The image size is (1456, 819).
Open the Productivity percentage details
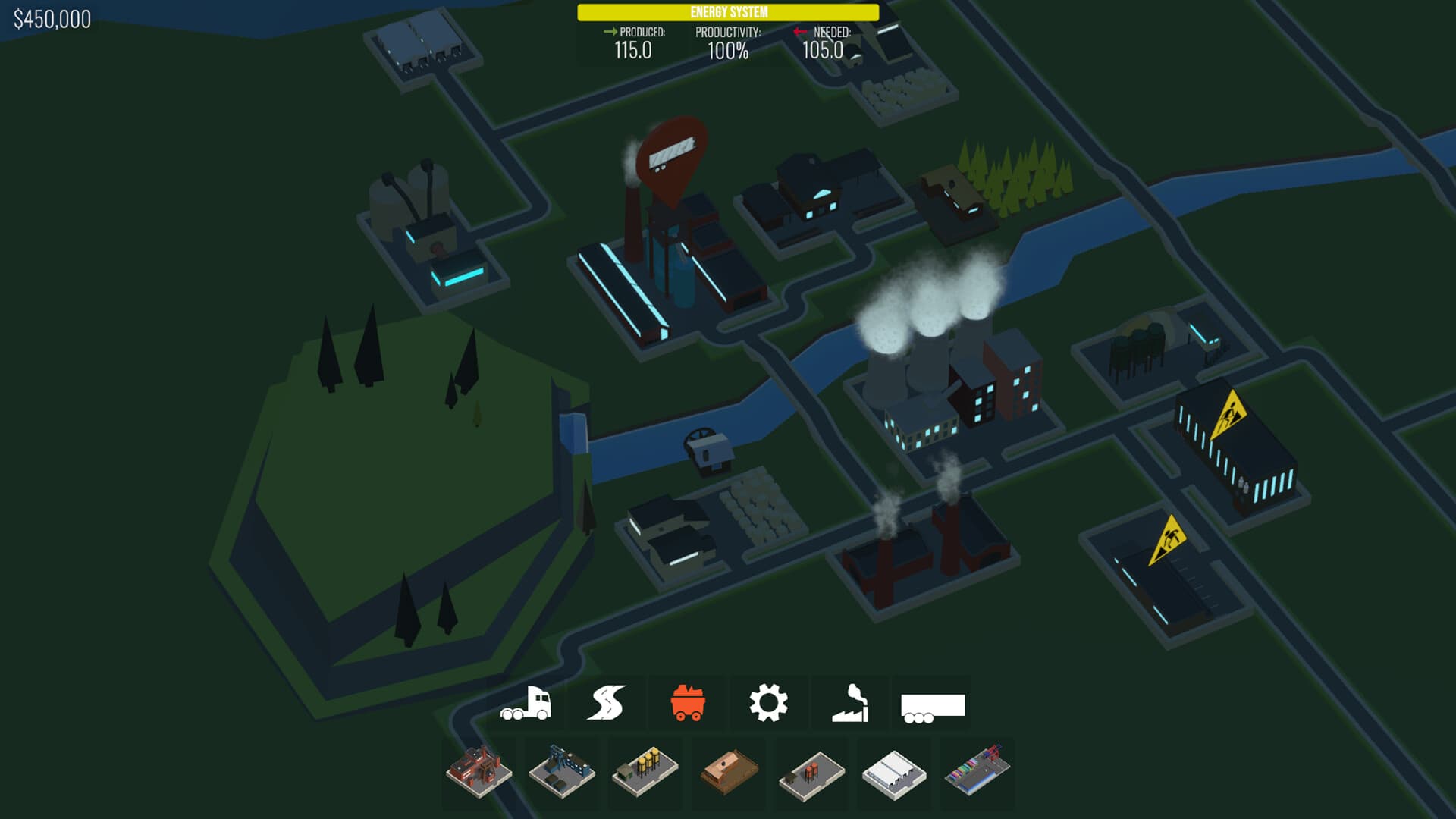click(726, 42)
